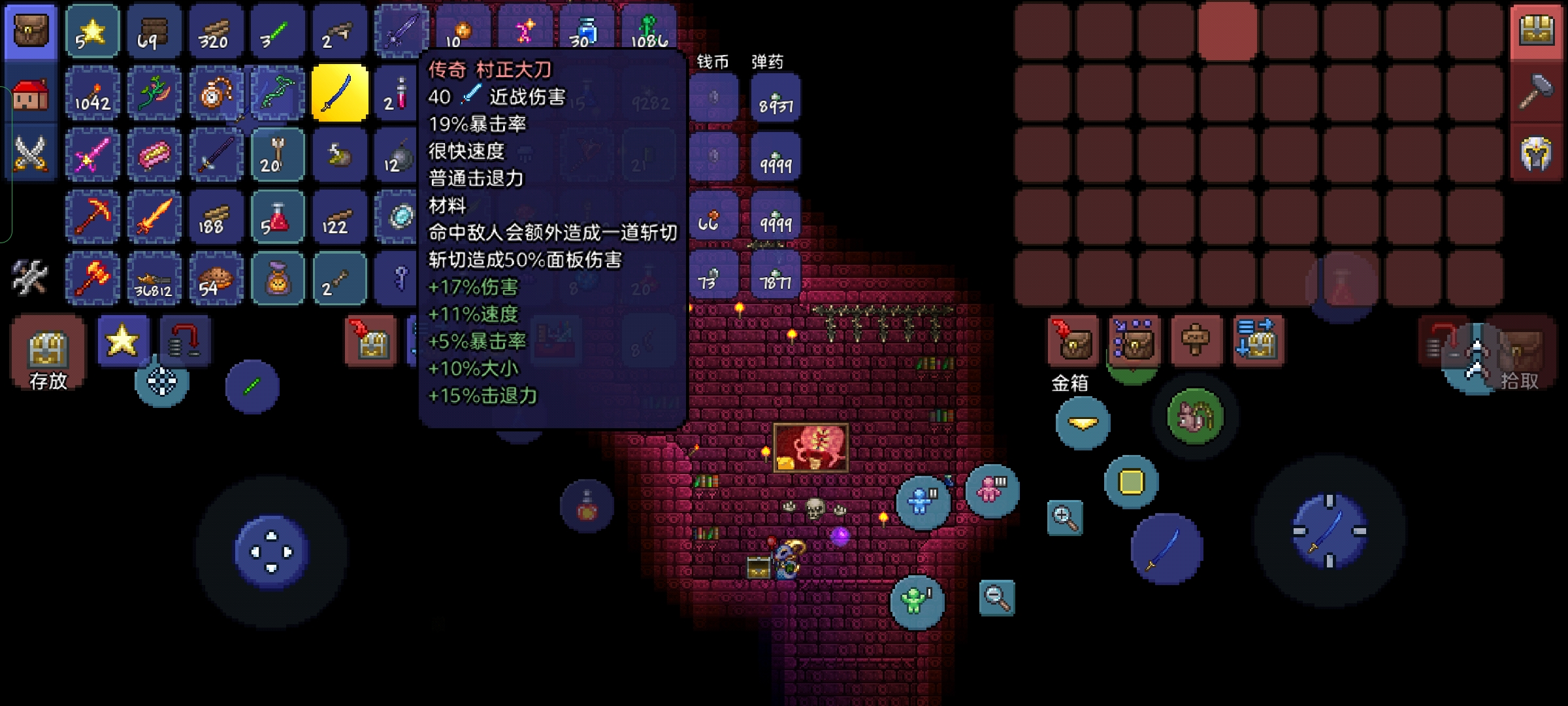Viewport: 1568px width, 706px height.
Task: Choose the fiery greatsword slot
Action: coord(154,216)
